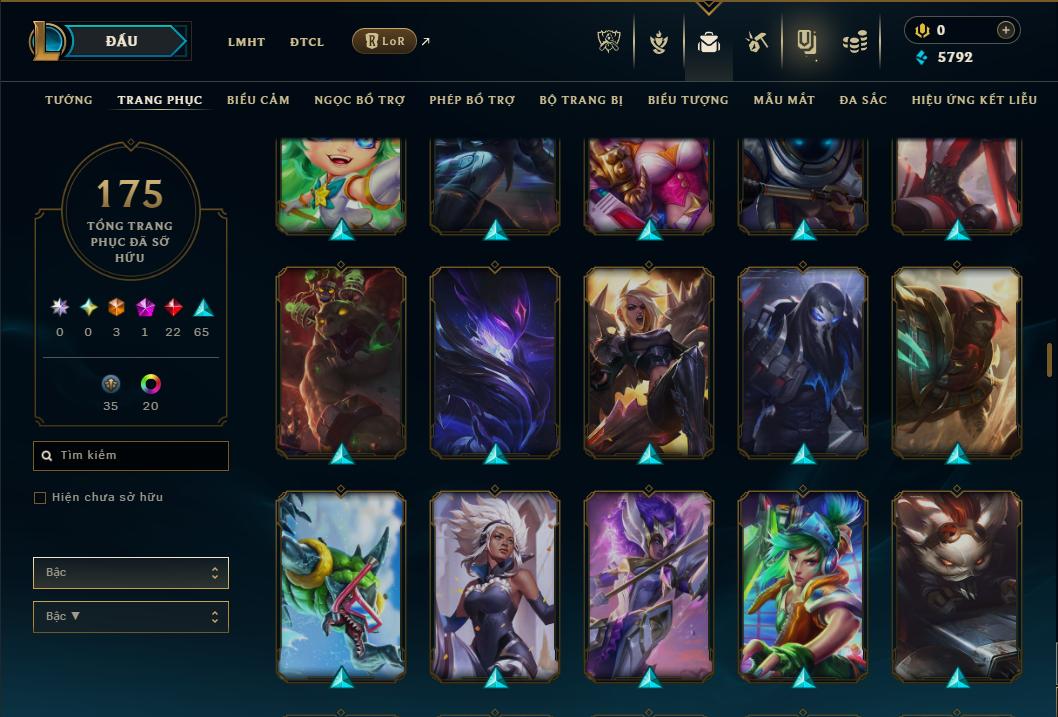Open Loot via the hammer icon
The height and width of the screenshot is (717, 1058).
coord(756,42)
